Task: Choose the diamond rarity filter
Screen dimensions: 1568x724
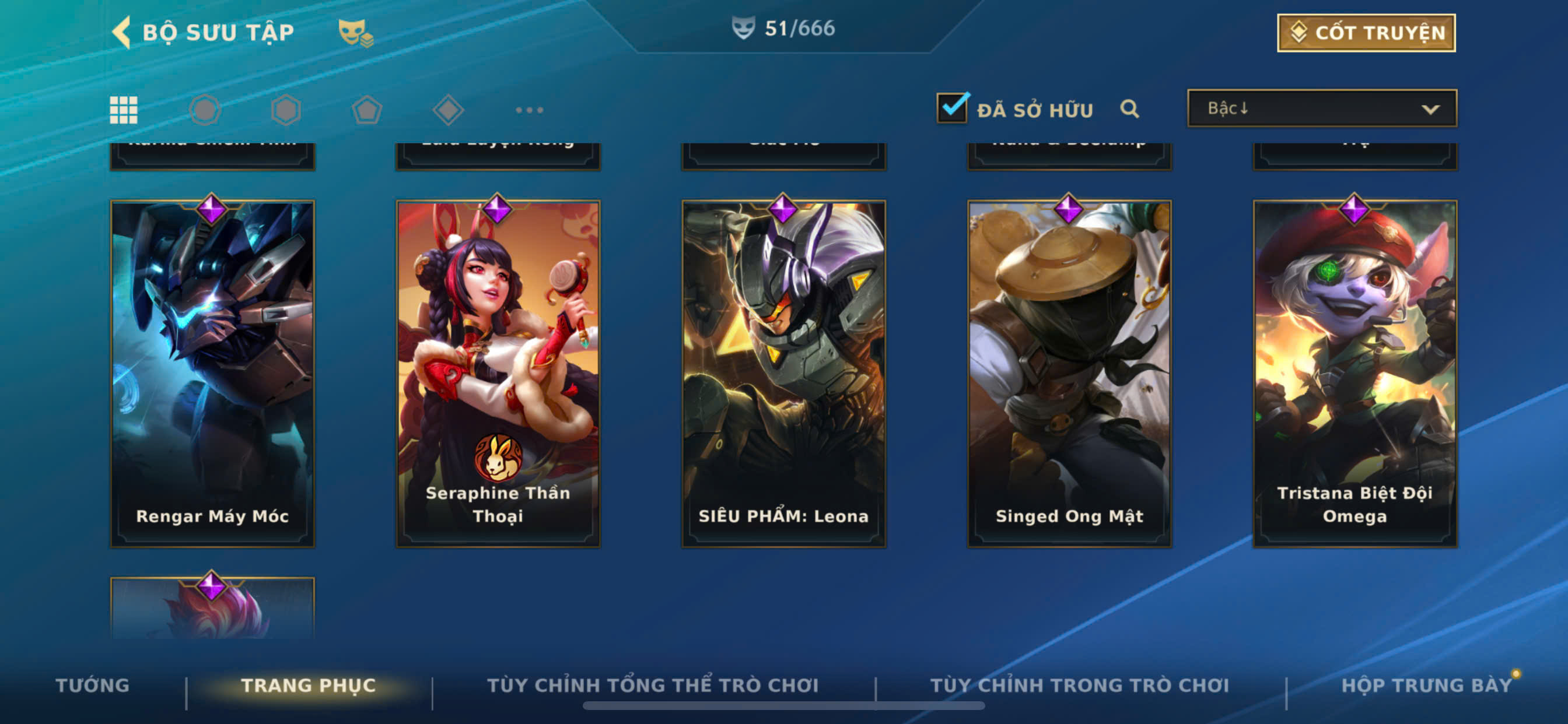Action: pyautogui.click(x=448, y=110)
